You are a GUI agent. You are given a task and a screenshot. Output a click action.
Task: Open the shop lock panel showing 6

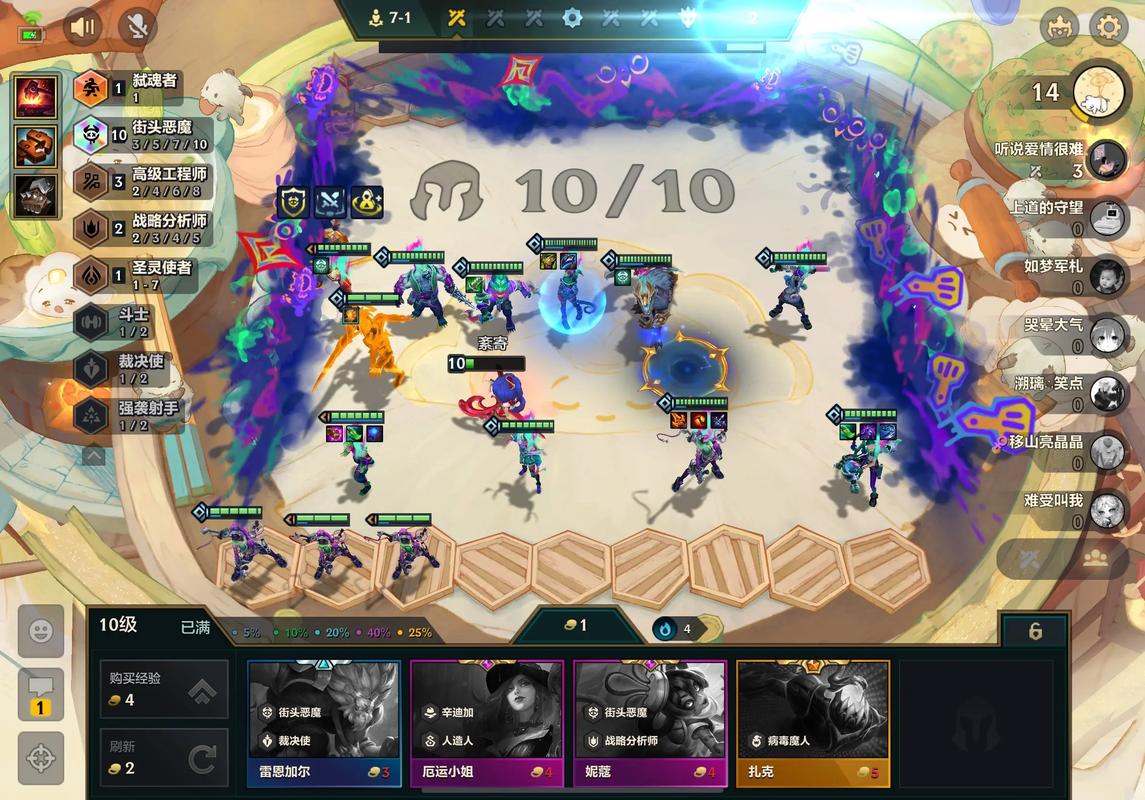coord(1034,631)
